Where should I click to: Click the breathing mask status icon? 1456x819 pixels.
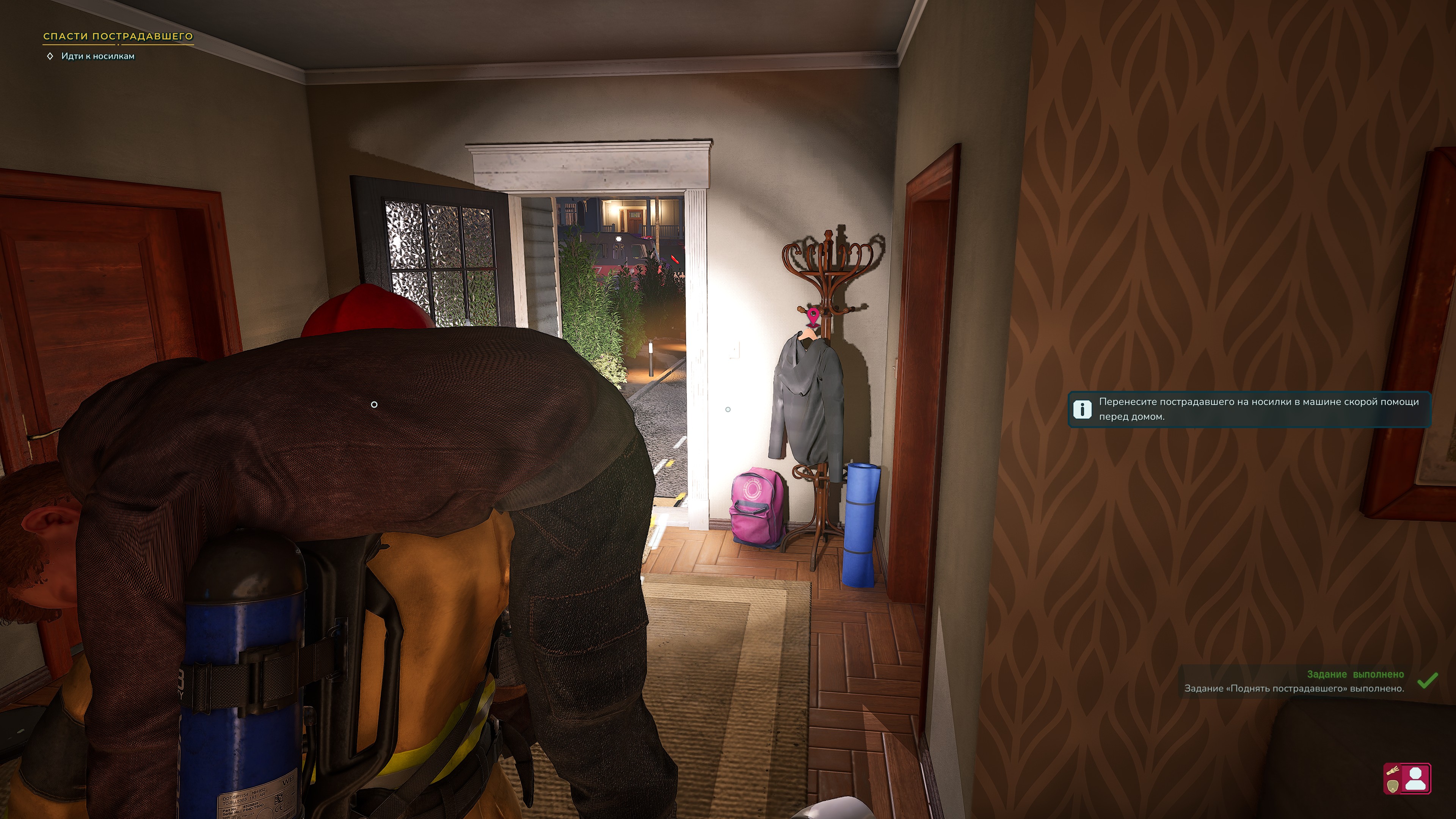[1393, 787]
